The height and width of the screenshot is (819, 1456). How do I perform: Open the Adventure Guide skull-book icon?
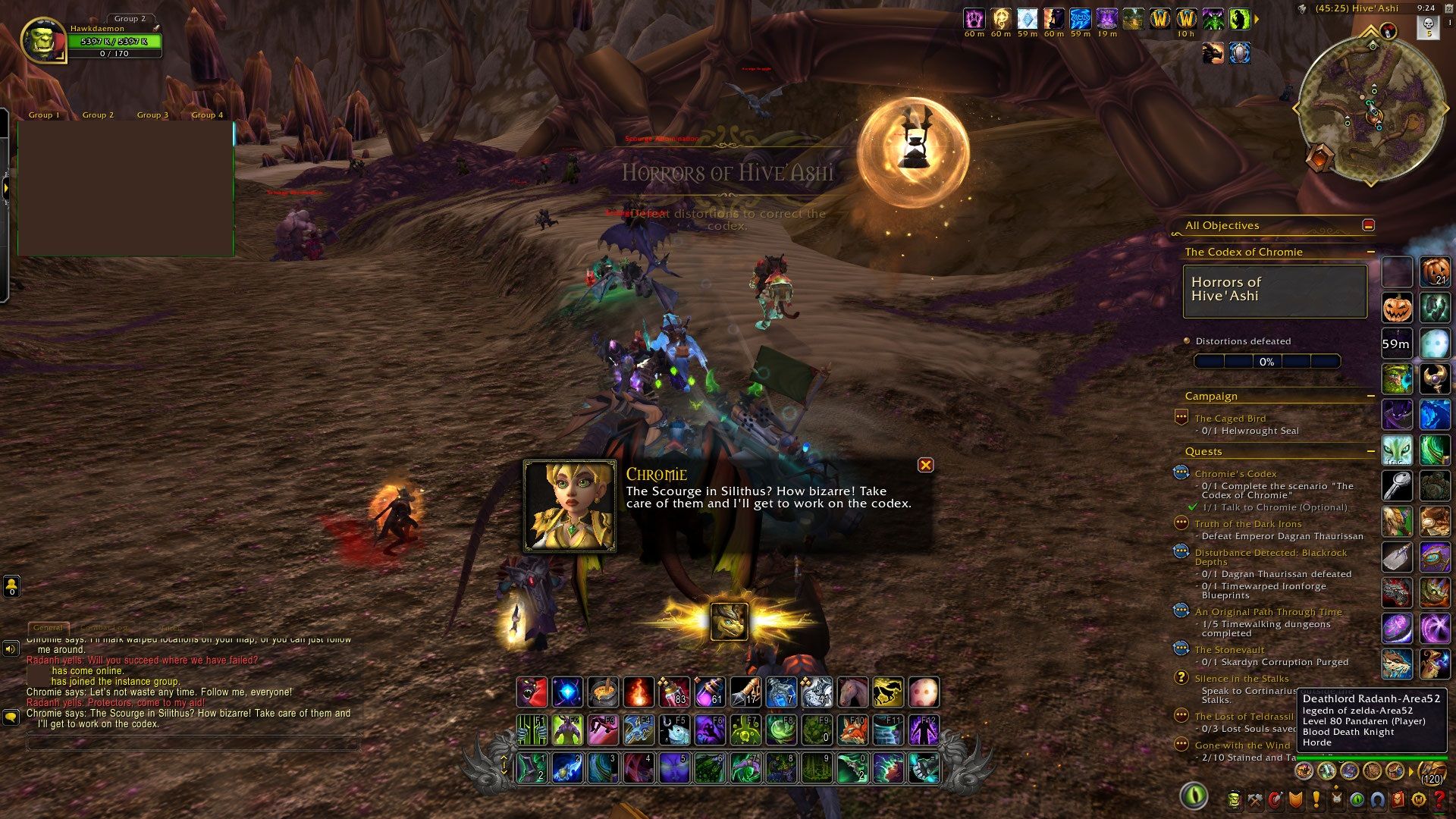[x=1397, y=801]
